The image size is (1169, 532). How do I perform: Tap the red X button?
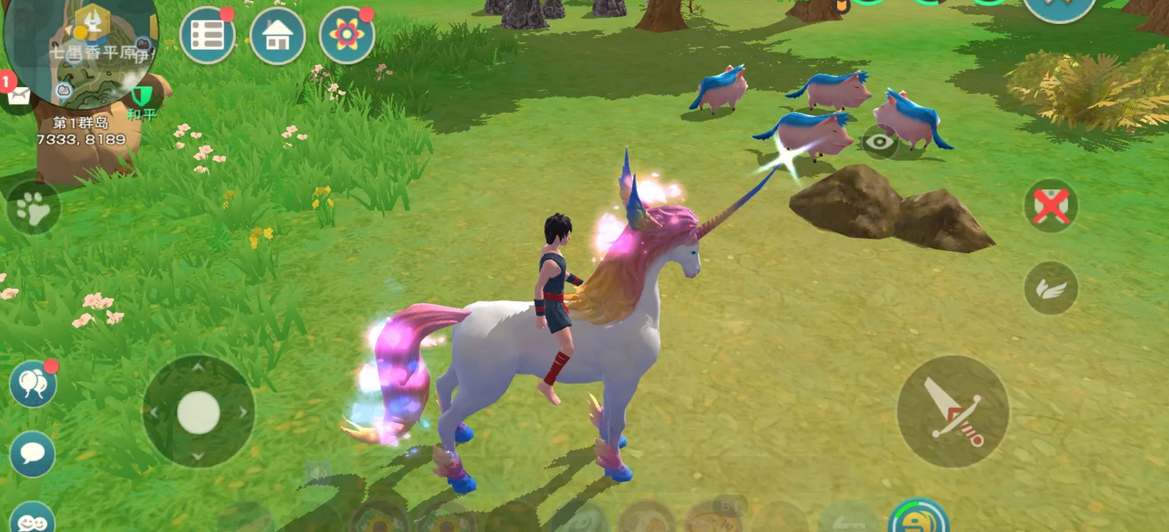pos(1050,207)
